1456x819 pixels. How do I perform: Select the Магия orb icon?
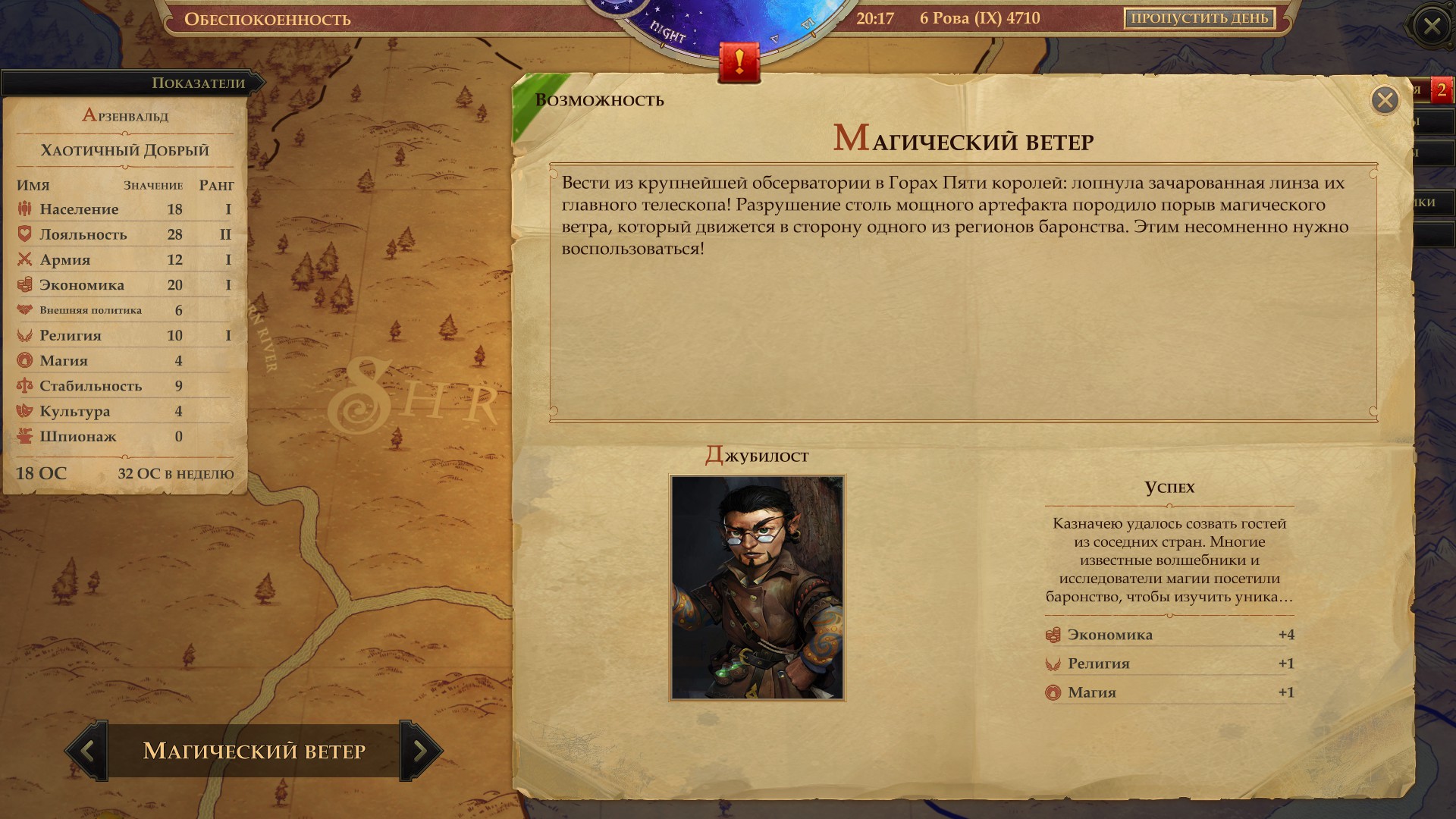(x=24, y=360)
